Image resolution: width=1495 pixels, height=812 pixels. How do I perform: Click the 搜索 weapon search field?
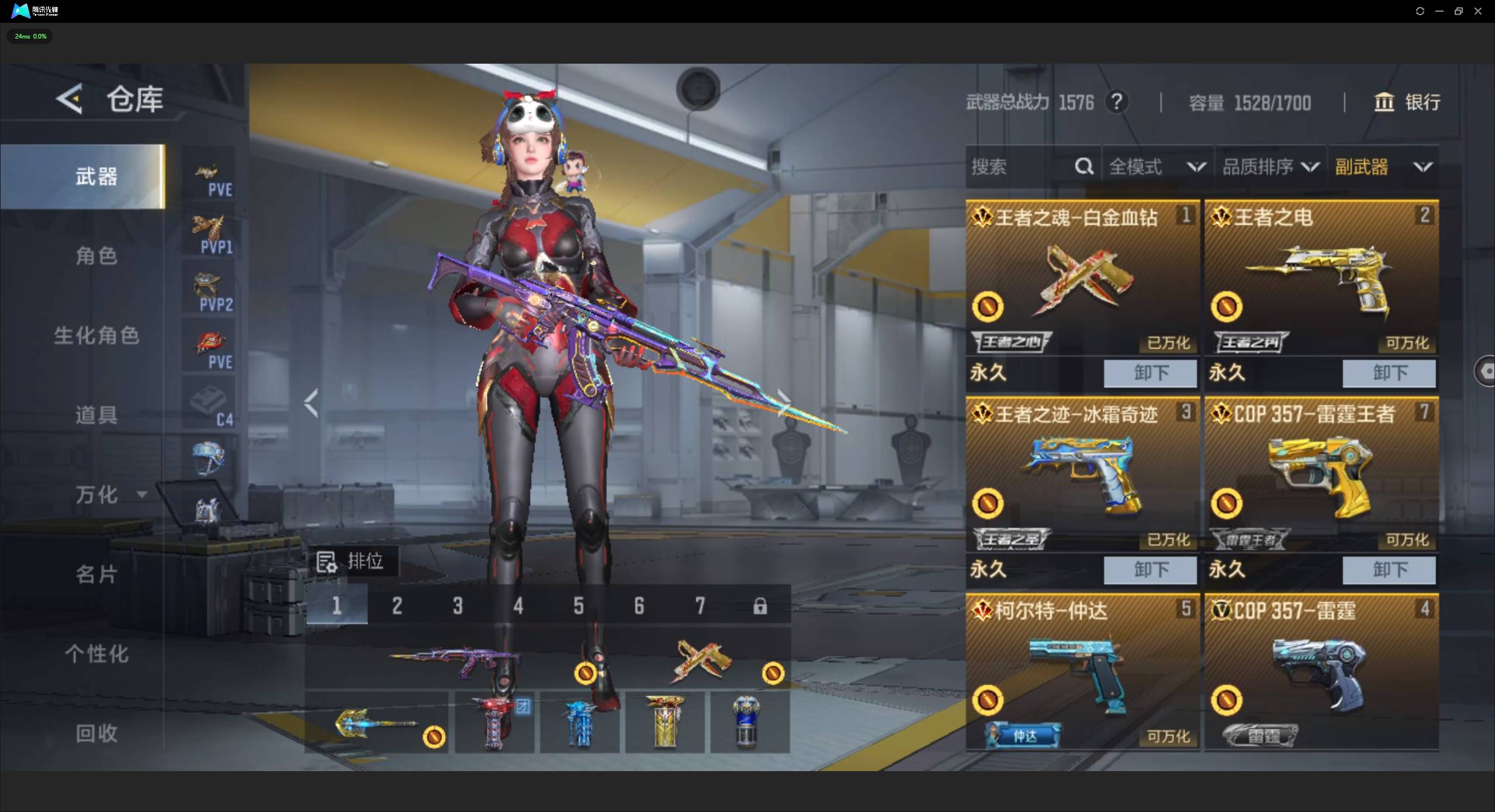pos(1020,167)
